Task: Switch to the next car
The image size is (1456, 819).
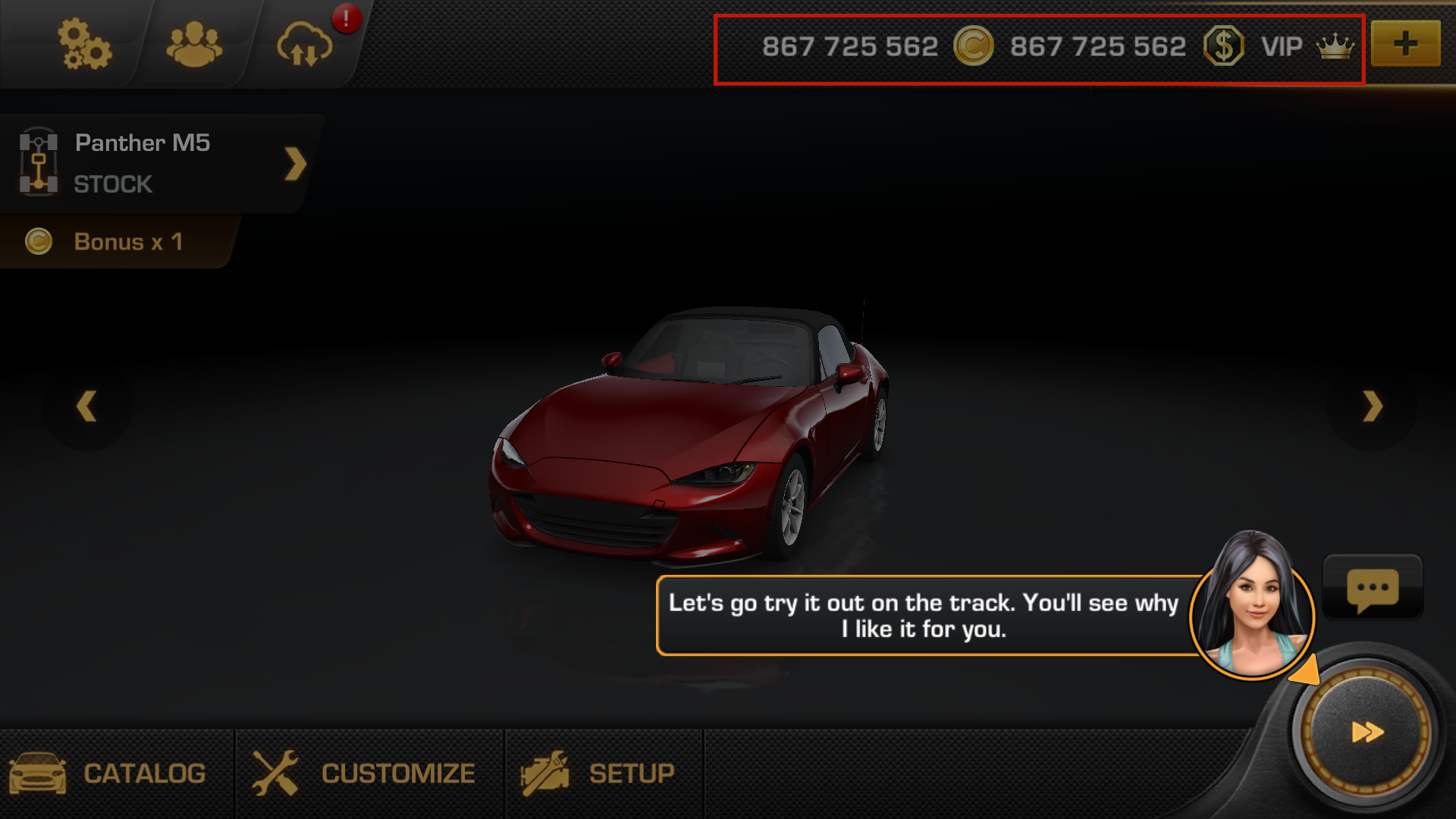Action: coord(1372,406)
